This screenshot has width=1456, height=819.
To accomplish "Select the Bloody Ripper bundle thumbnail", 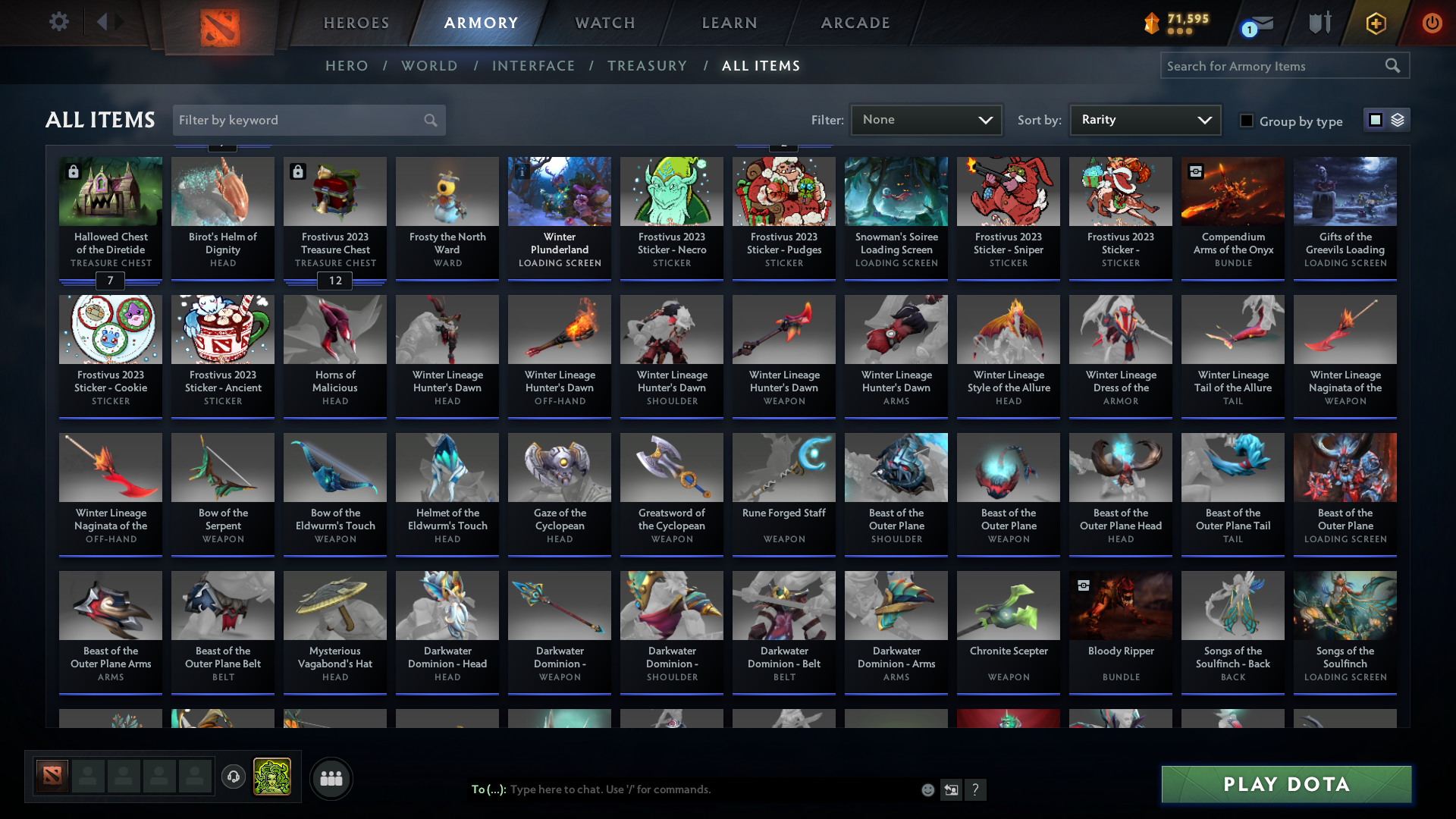I will pyautogui.click(x=1120, y=605).
